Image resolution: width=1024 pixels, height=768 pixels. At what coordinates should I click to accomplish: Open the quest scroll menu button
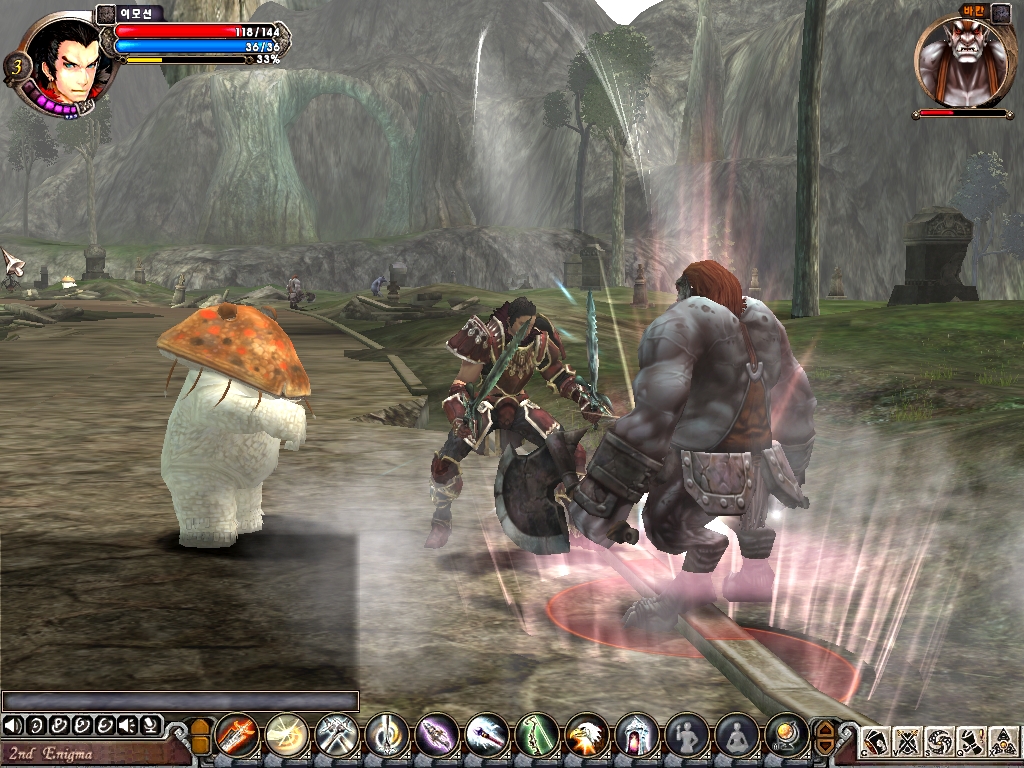pos(970,743)
